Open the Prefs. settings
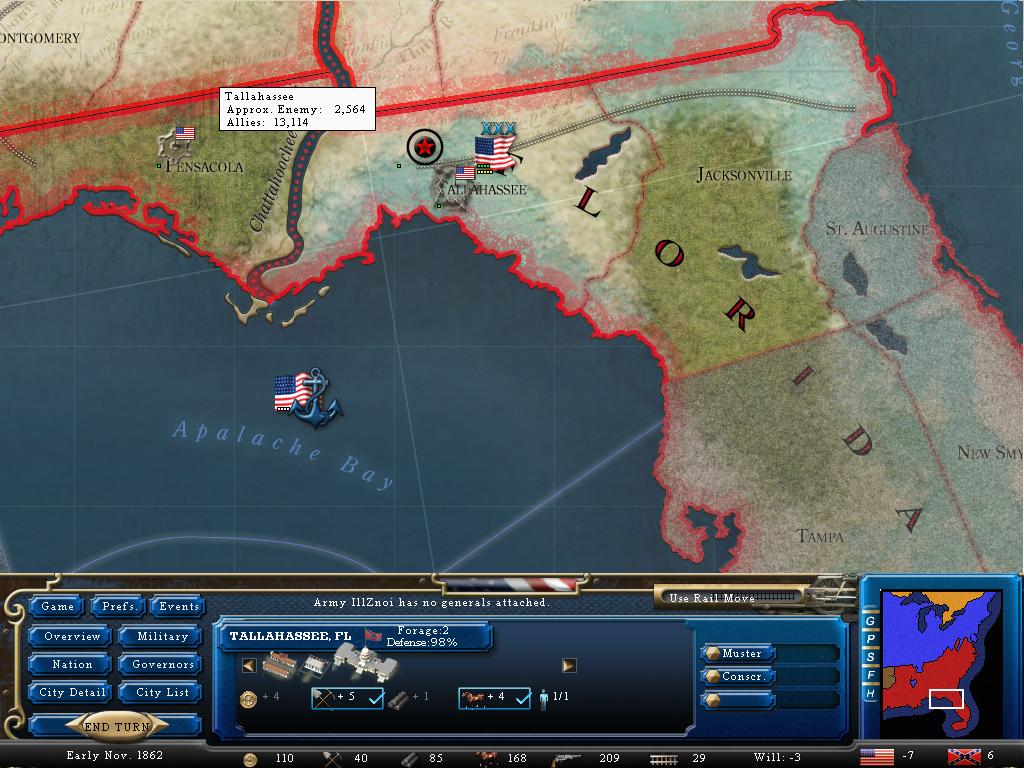This screenshot has height=768, width=1024. pos(120,606)
